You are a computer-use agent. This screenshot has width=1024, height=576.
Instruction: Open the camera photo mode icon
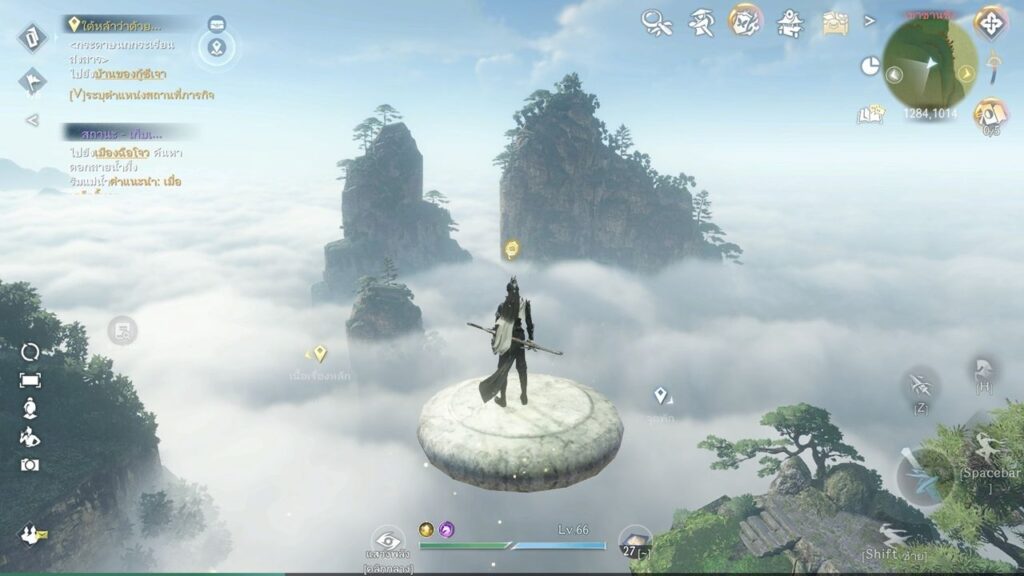pyautogui.click(x=30, y=465)
